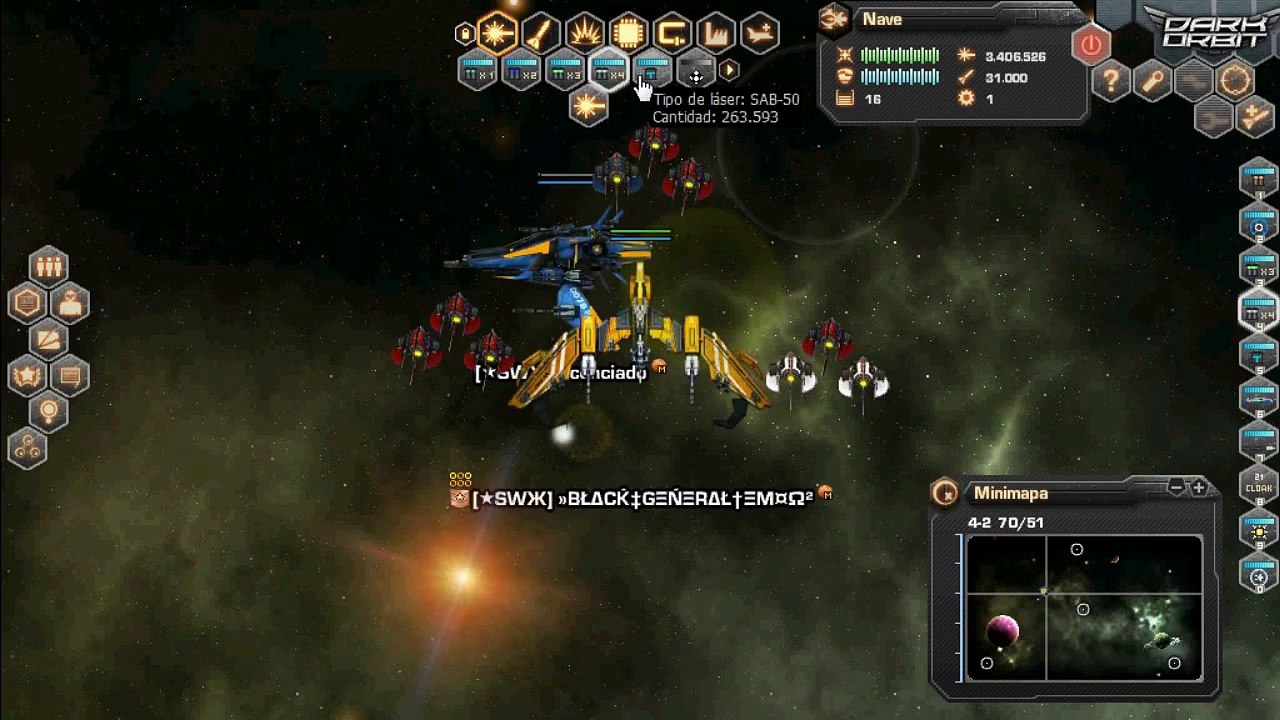Open the rocket category

click(541, 34)
